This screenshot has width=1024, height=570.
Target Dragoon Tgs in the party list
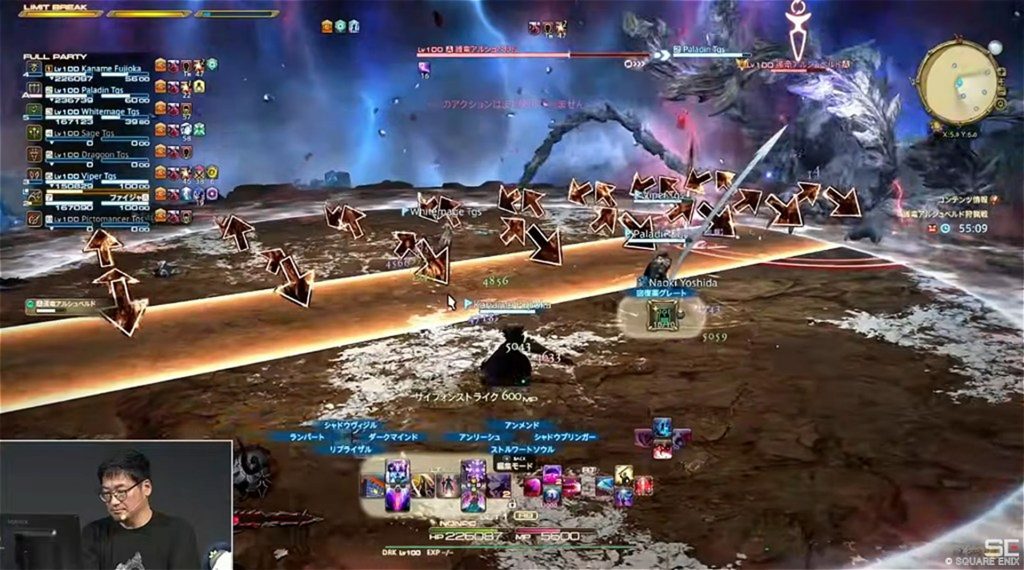click(x=97, y=155)
